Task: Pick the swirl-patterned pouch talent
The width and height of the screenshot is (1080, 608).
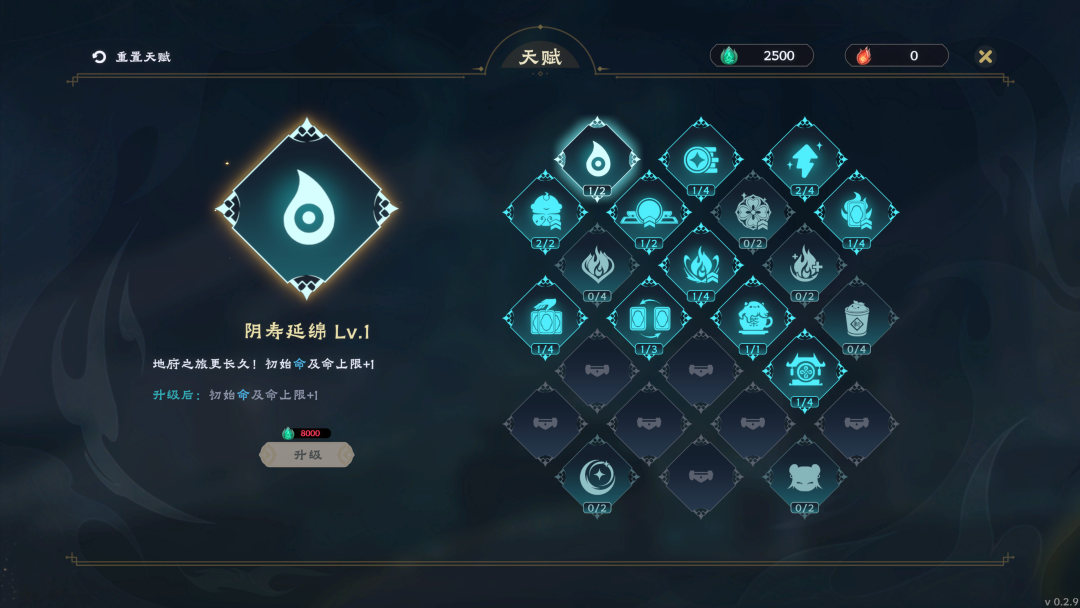Action: pyautogui.click(x=545, y=211)
